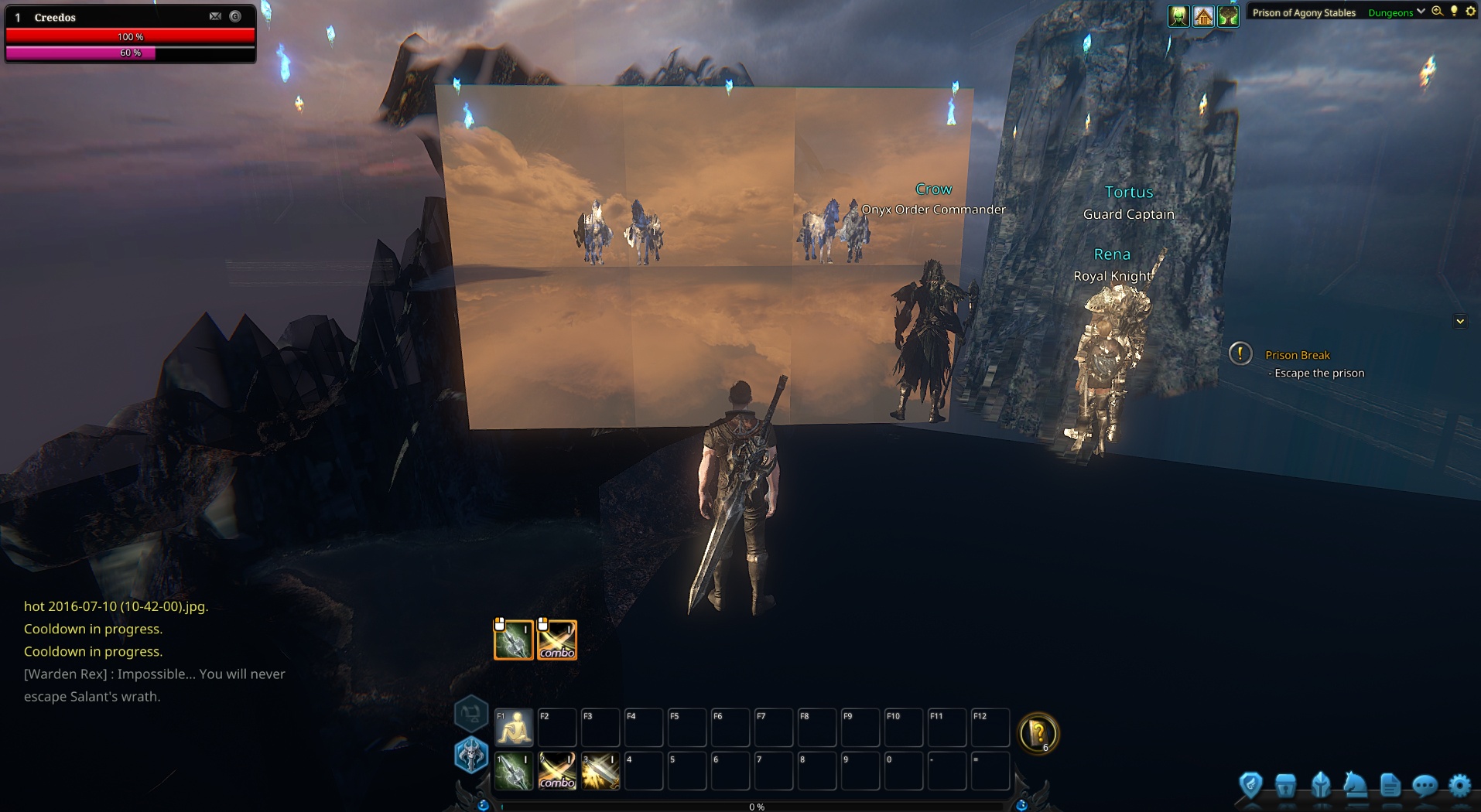The image size is (1481, 812).
Task: Click the swap arrows hexagon button
Action: (x=470, y=713)
